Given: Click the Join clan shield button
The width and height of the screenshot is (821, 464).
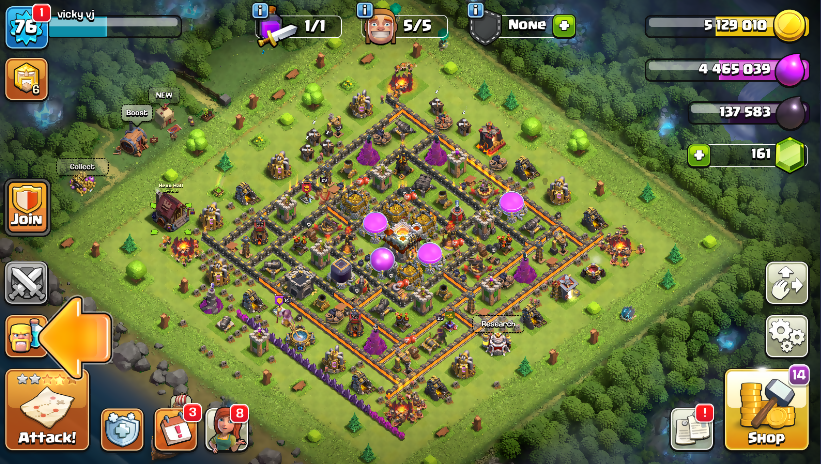Looking at the screenshot, I should tap(27, 207).
